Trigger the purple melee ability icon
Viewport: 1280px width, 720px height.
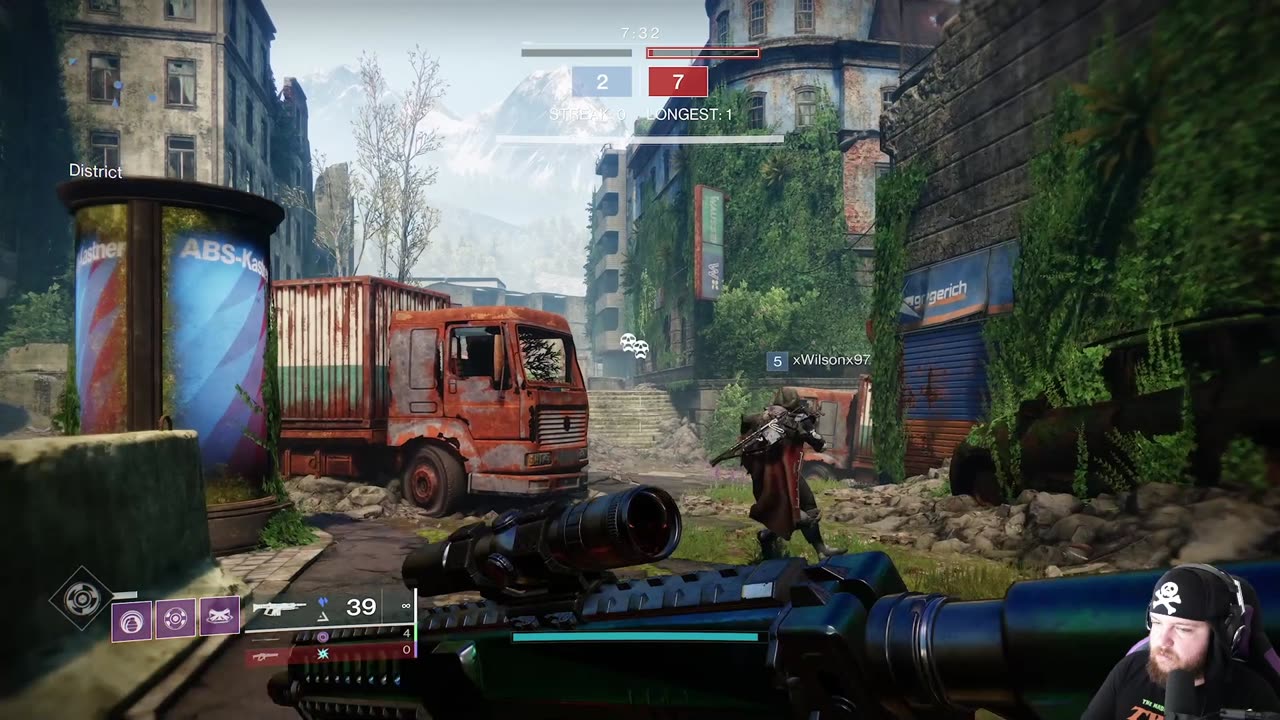175,618
